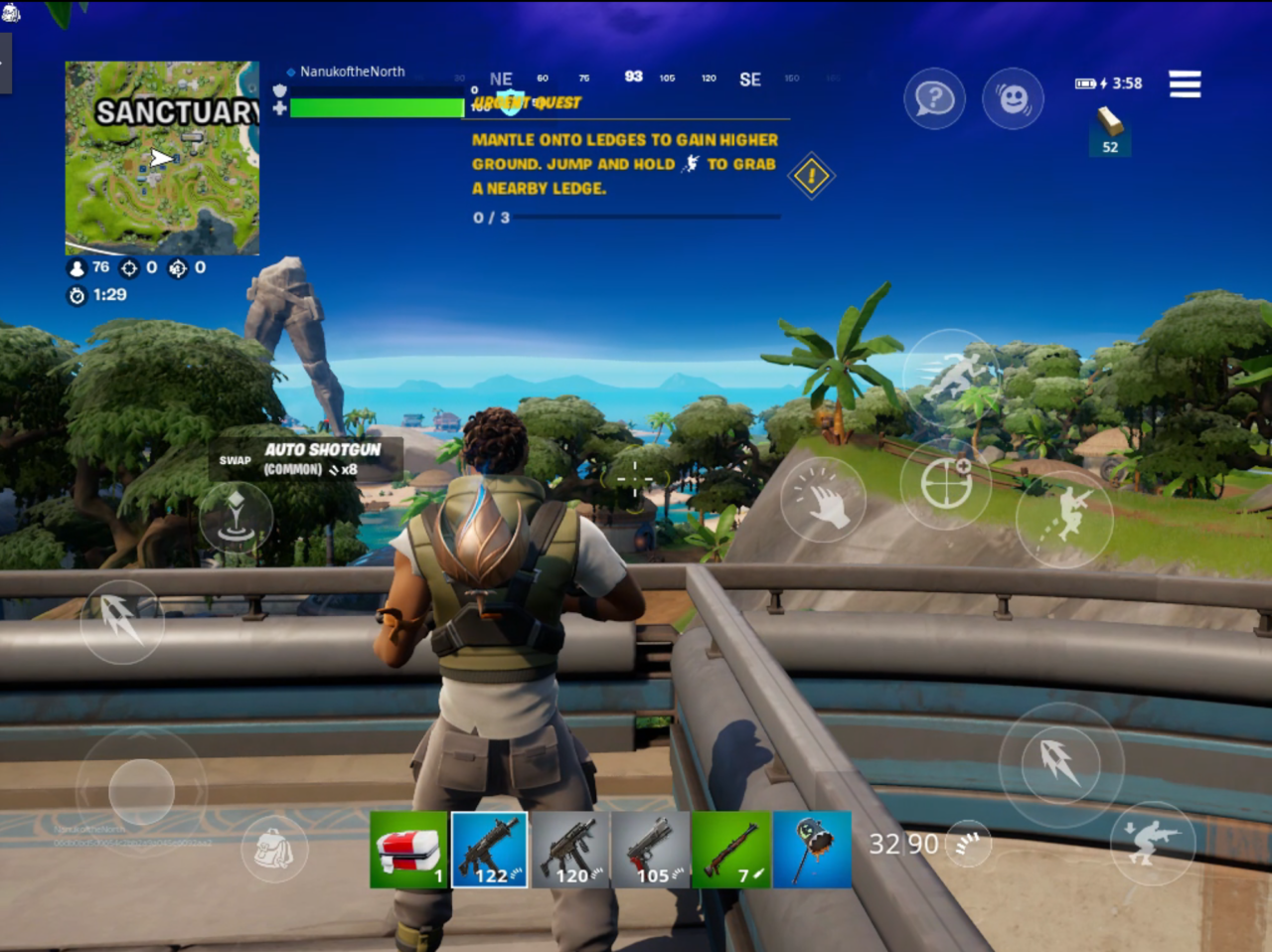Open the emote wheel smiley icon
The height and width of the screenshot is (952, 1272).
1013,99
